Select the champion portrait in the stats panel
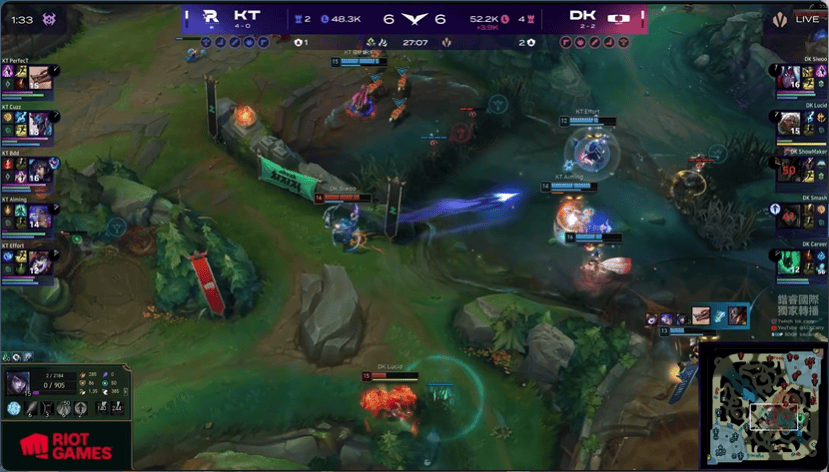 pyautogui.click(x=20, y=383)
